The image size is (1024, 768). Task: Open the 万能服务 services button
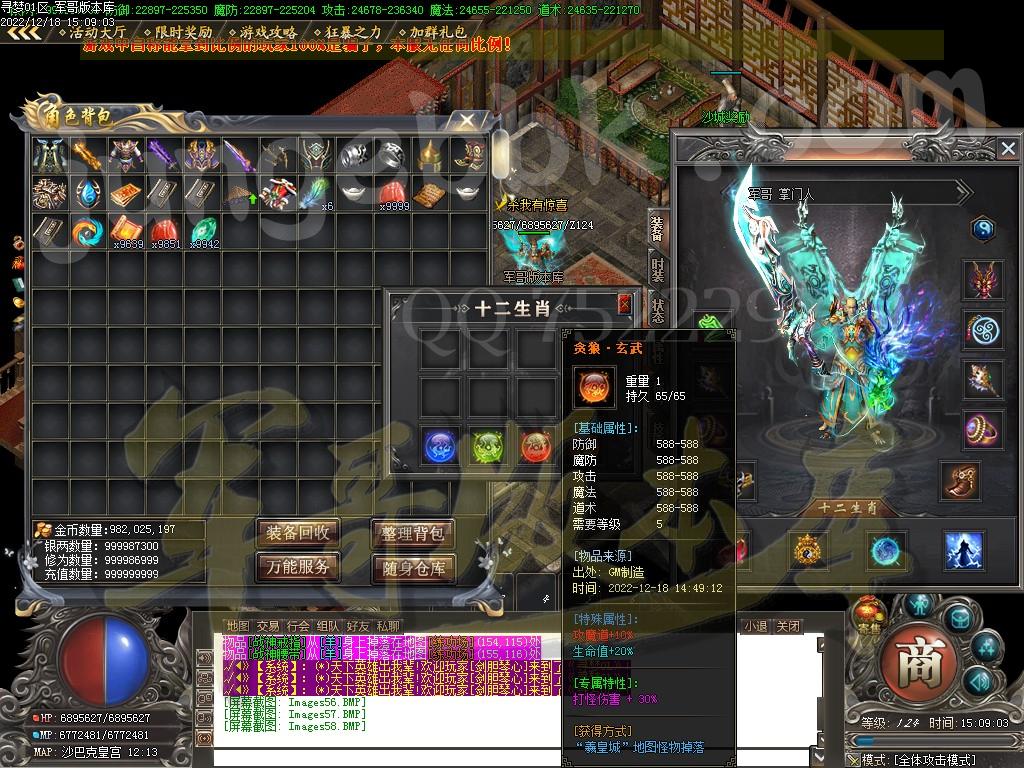coord(296,568)
